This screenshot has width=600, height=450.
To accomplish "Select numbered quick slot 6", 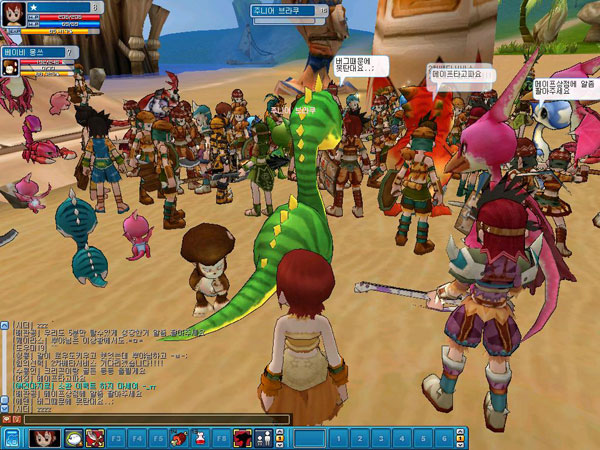I will click(x=445, y=438).
